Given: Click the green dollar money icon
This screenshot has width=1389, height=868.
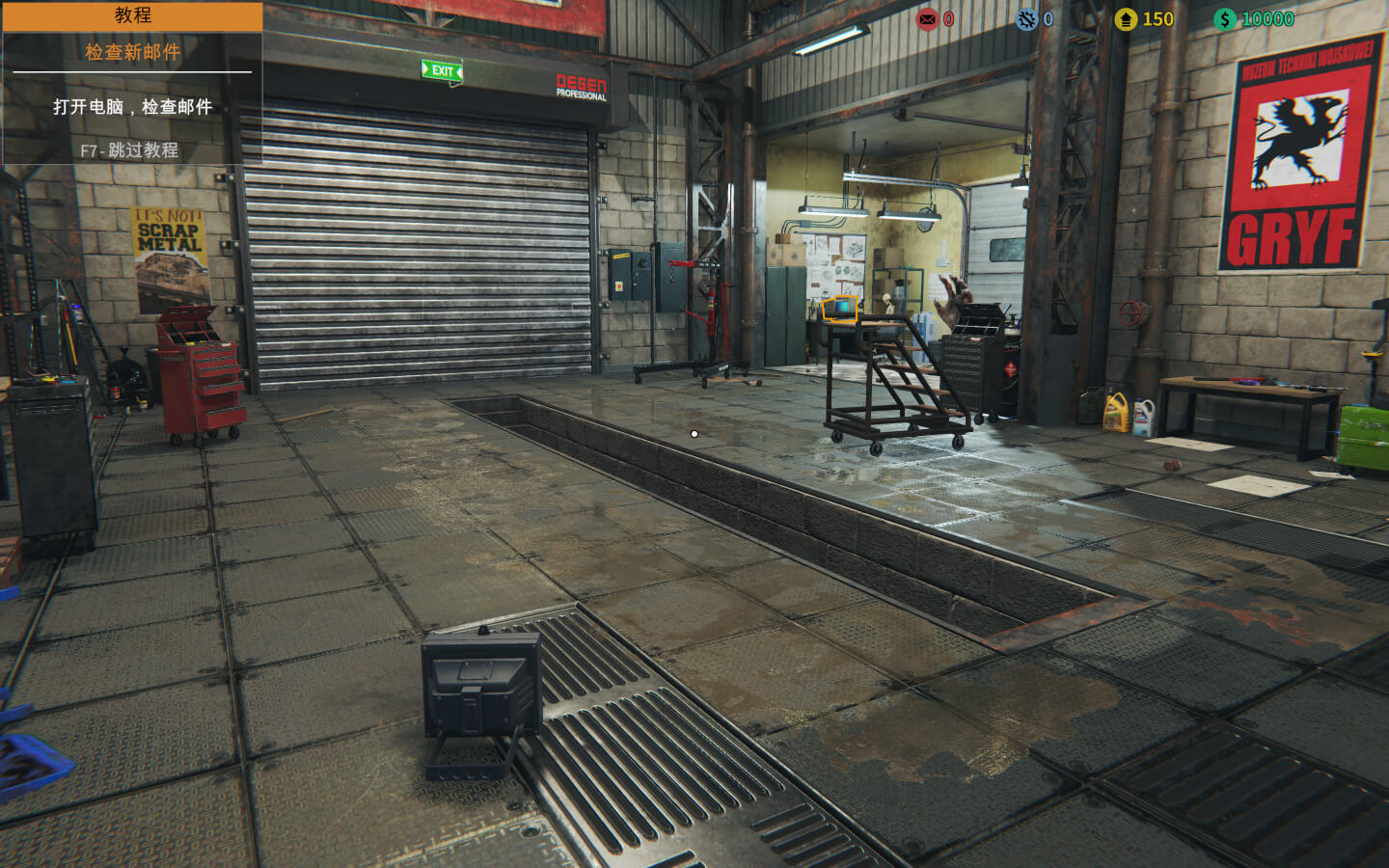Looking at the screenshot, I should tap(1225, 19).
